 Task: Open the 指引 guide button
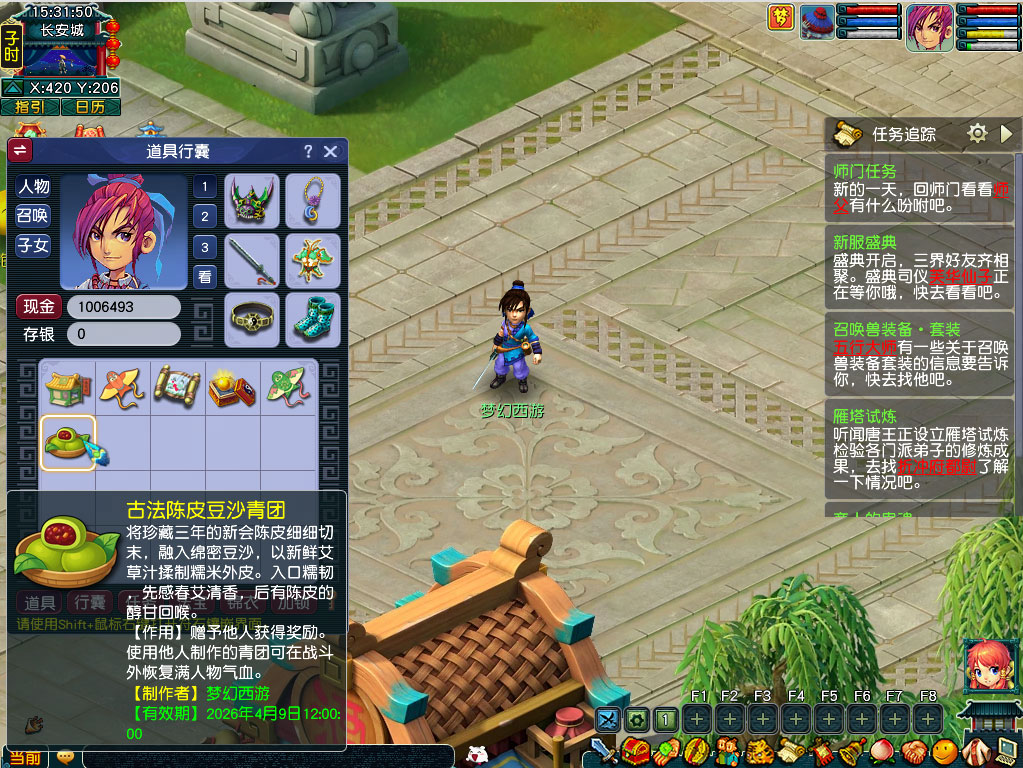click(30, 107)
